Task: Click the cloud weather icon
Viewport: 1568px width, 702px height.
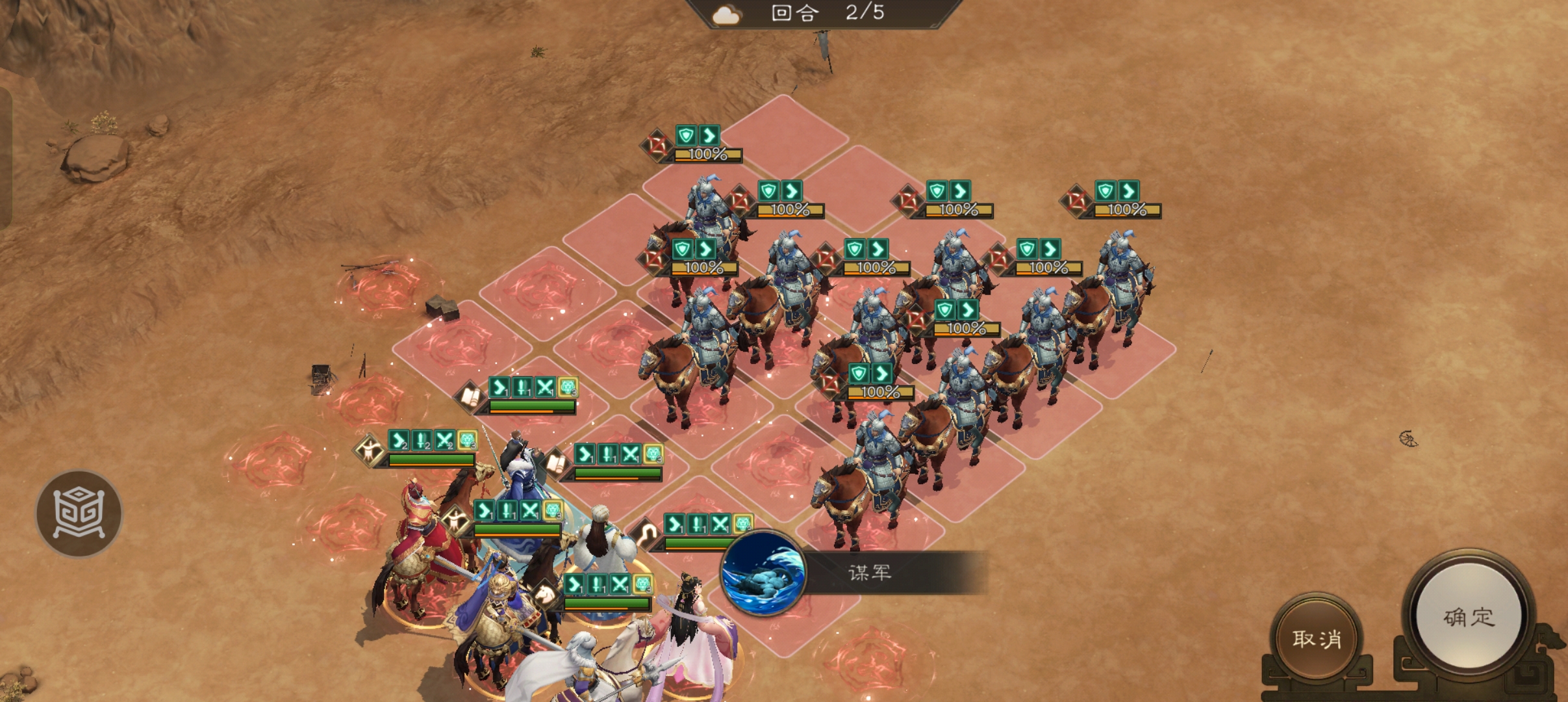Action: 726,14
